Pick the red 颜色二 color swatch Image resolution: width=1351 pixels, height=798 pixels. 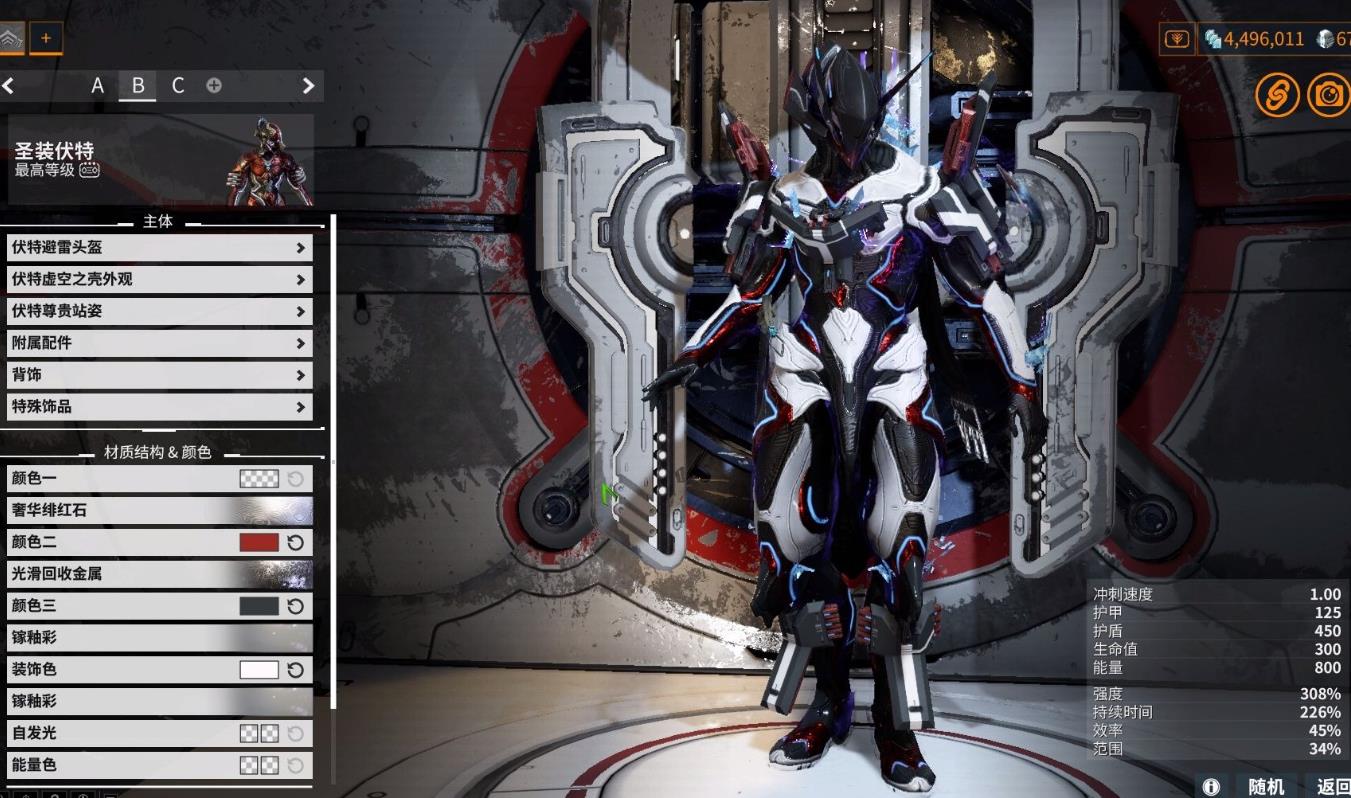[x=259, y=542]
